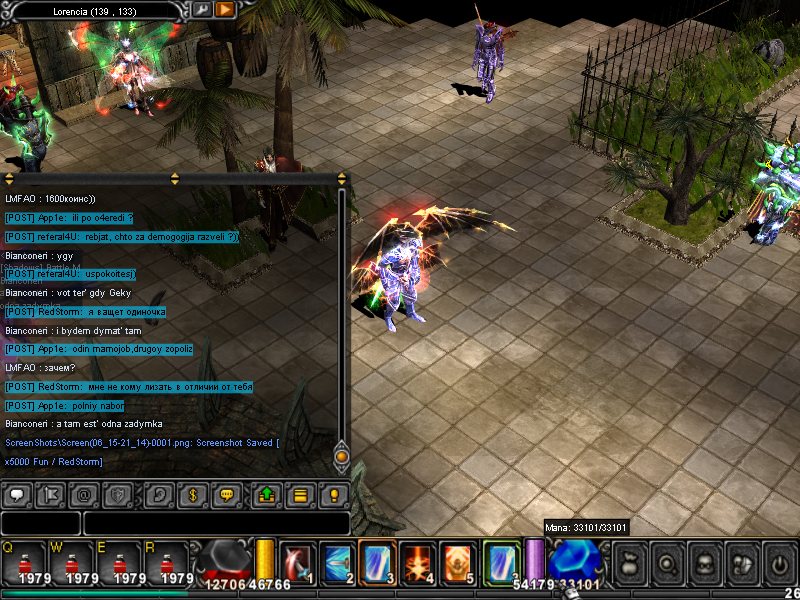Click the chat window scrollbar knob

click(341, 457)
